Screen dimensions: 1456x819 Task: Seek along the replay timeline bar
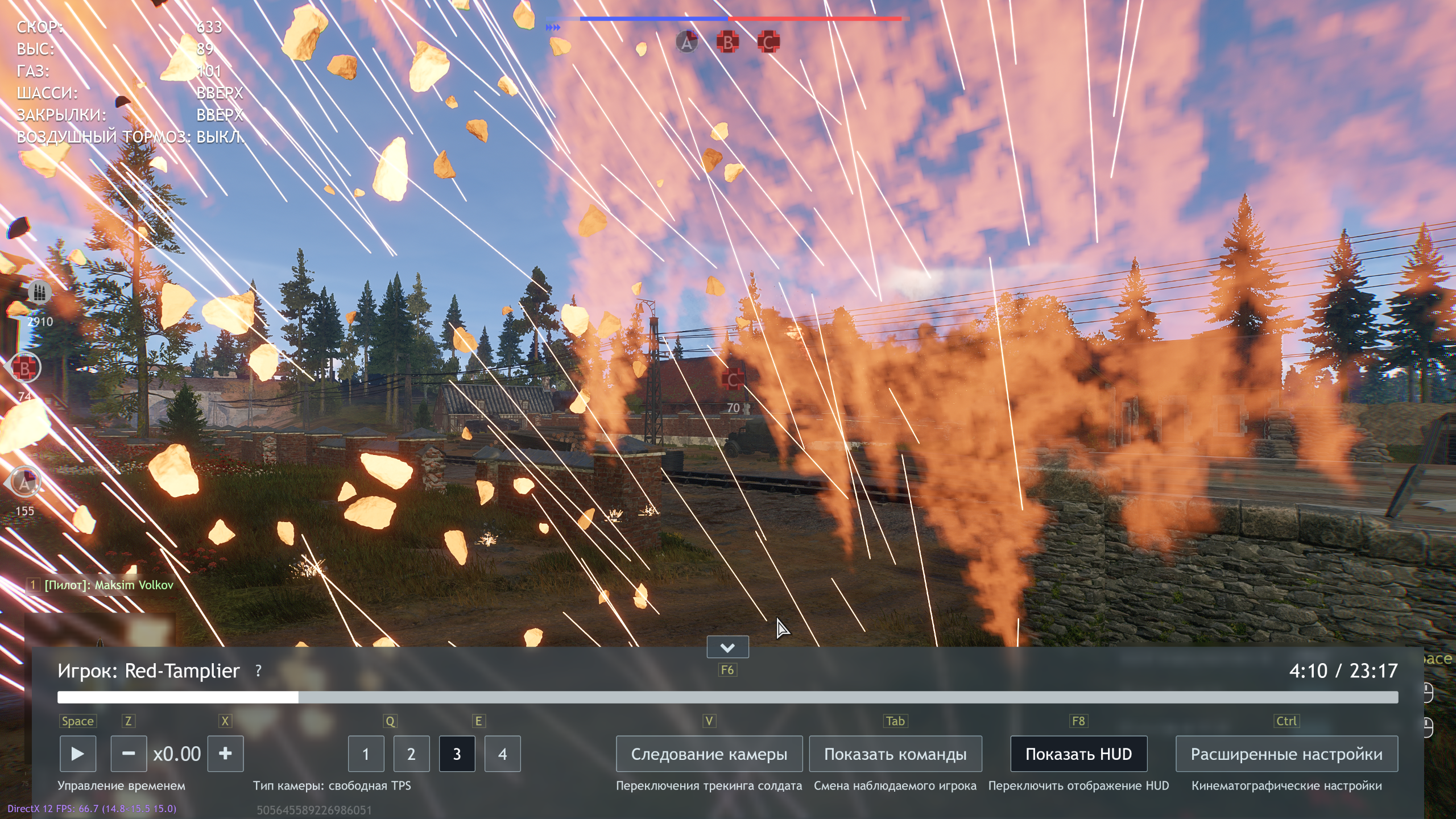(x=727, y=697)
